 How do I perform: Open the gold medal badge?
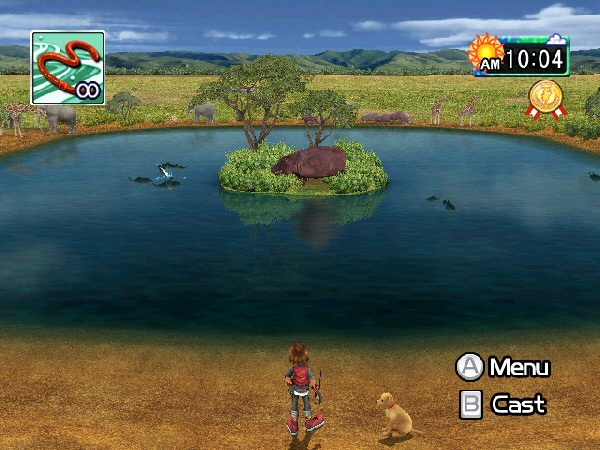[545, 98]
